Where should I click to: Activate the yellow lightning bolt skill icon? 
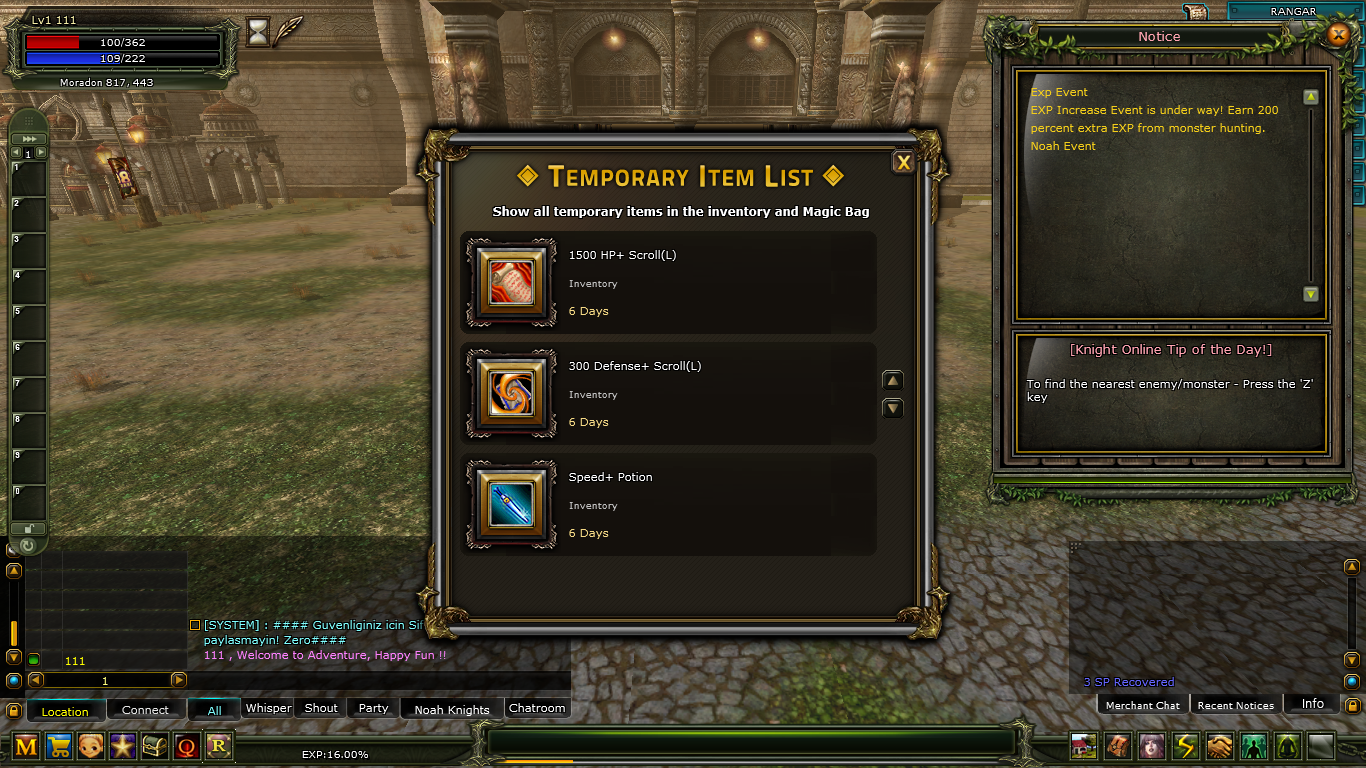[1185, 746]
